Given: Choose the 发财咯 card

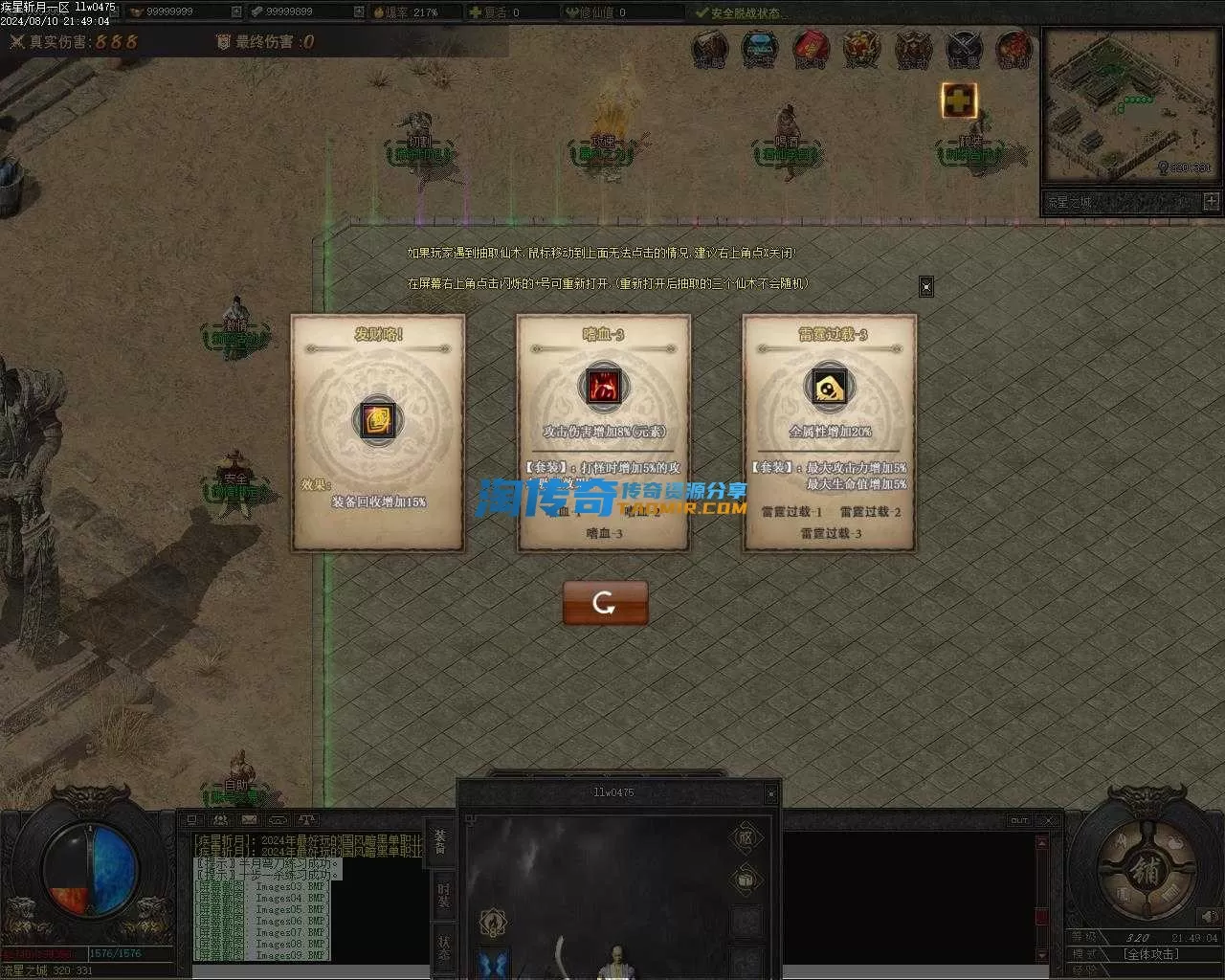Looking at the screenshot, I should coord(378,433).
